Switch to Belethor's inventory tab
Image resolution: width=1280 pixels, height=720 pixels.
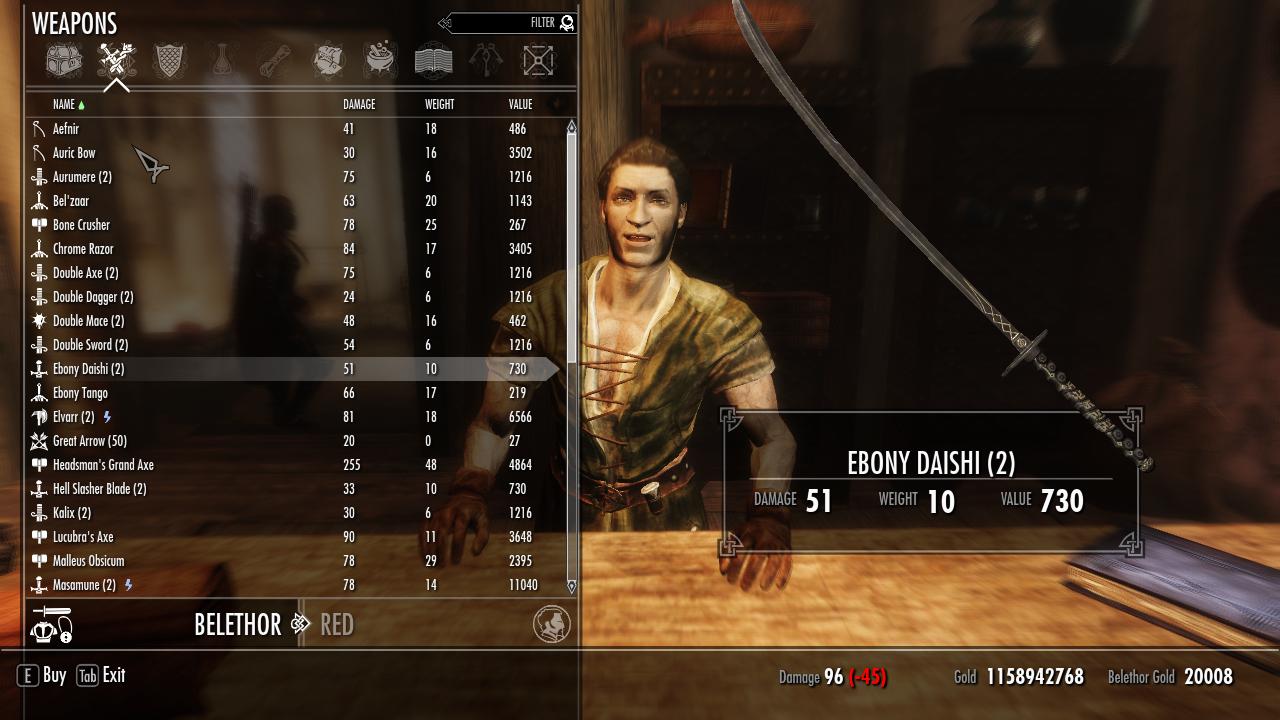238,625
